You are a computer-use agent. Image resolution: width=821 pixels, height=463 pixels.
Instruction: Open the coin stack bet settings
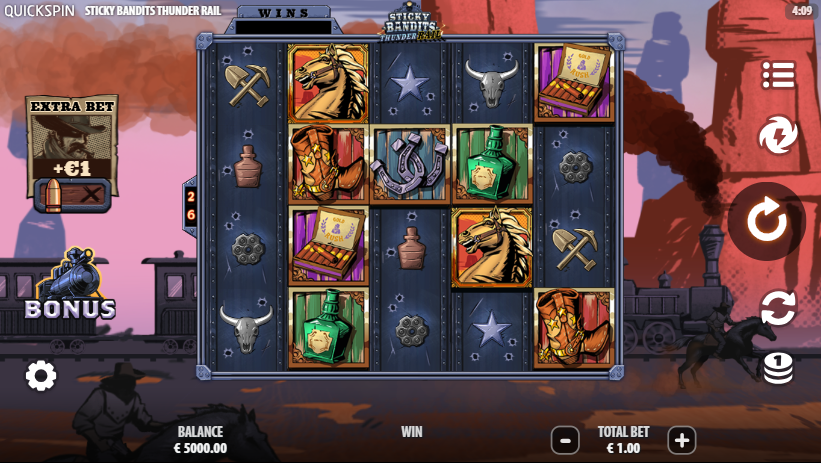pyautogui.click(x=777, y=367)
